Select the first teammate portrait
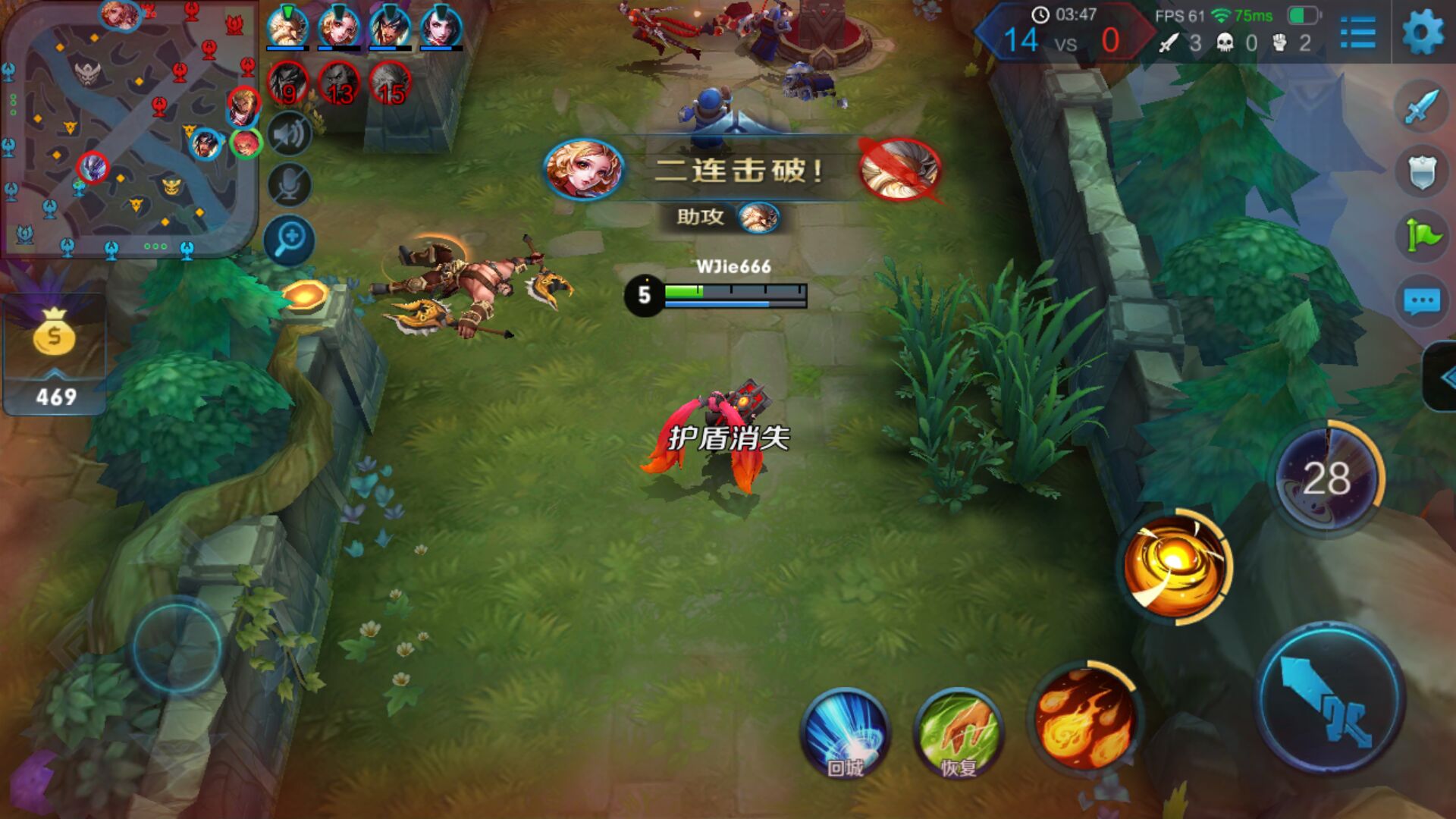The width and height of the screenshot is (1456, 819). [287, 27]
